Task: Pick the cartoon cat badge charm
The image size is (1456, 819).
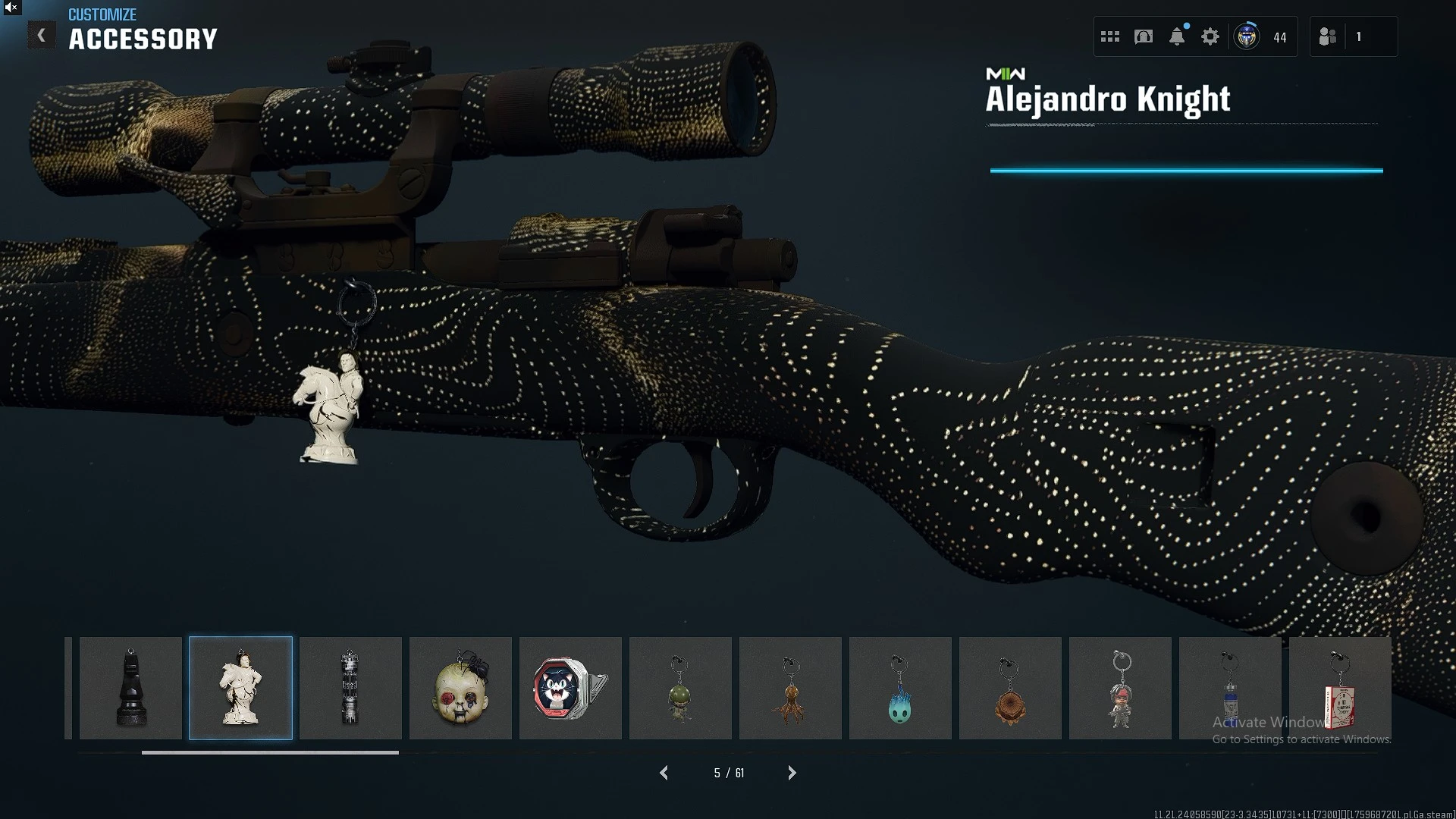Action: pyautogui.click(x=570, y=688)
